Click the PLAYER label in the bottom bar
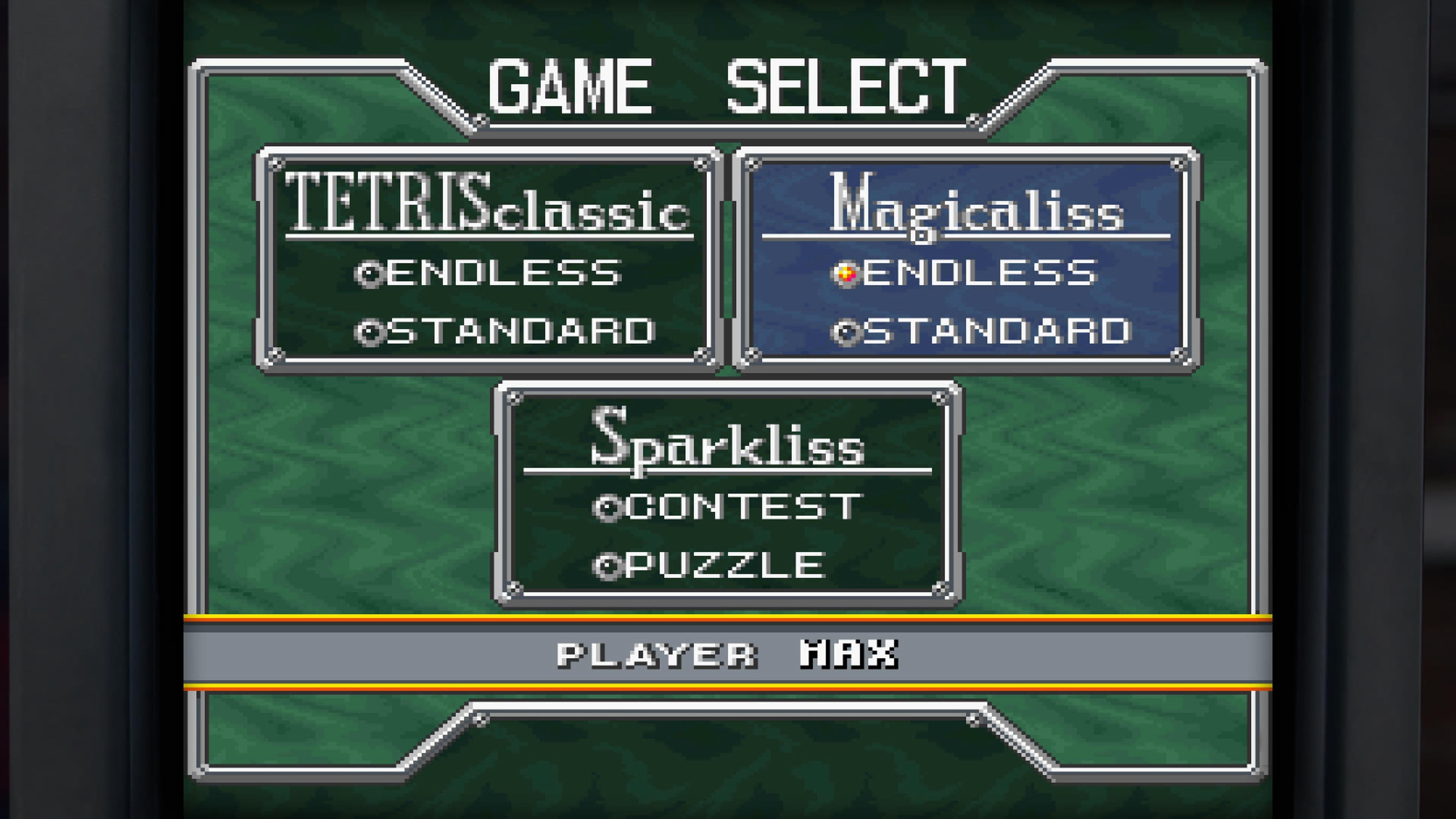This screenshot has height=819, width=1456. 656,656
